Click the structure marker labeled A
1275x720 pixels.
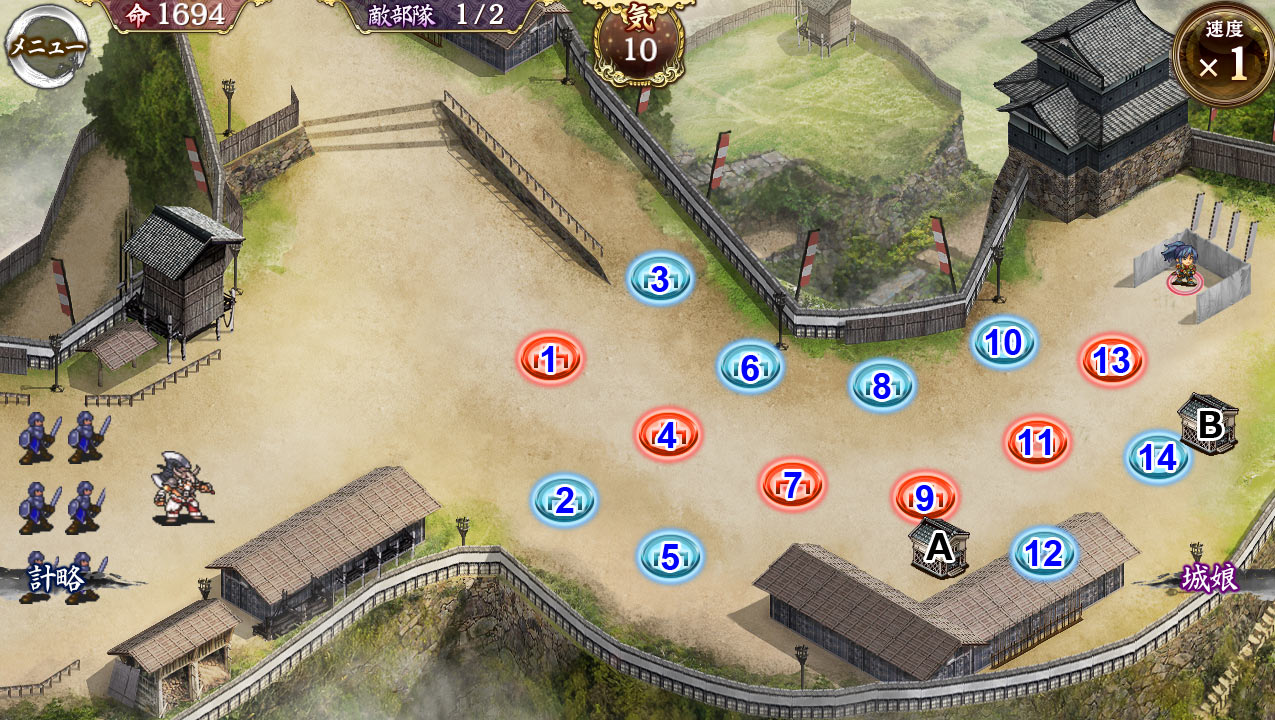[938, 547]
